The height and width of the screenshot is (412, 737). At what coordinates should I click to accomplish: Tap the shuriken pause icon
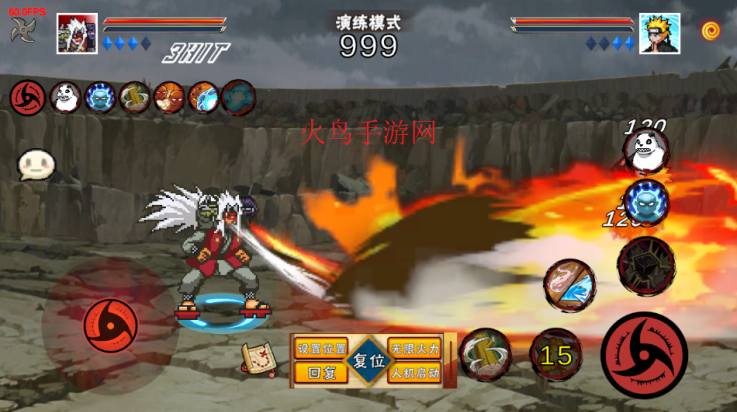pos(23,30)
